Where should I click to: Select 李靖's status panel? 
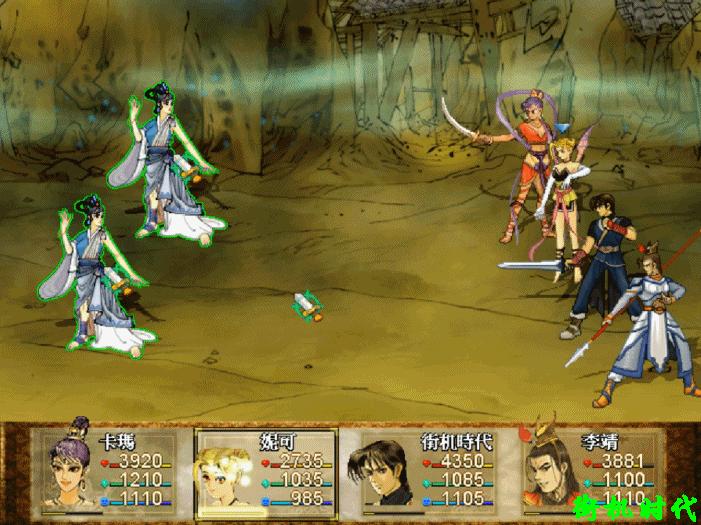click(590, 471)
